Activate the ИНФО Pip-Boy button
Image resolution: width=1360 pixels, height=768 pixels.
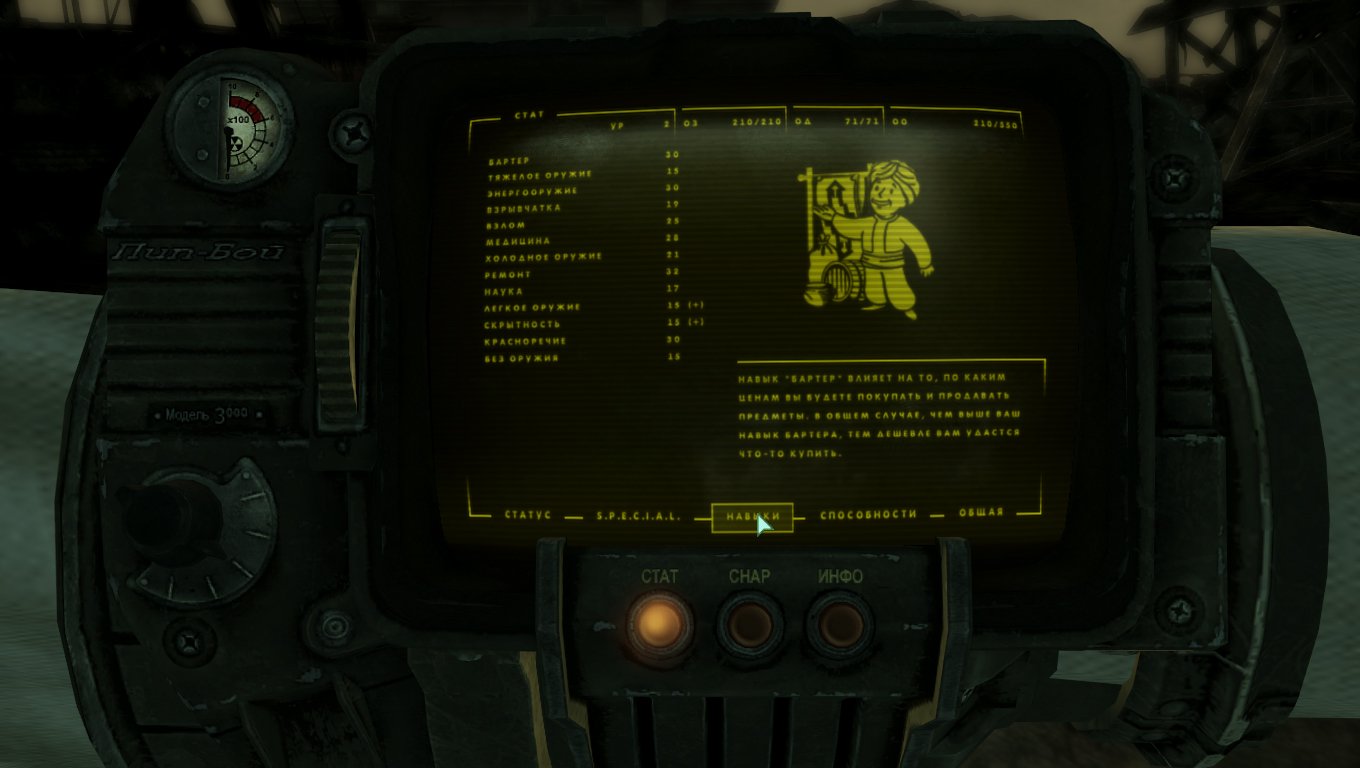pyautogui.click(x=840, y=626)
